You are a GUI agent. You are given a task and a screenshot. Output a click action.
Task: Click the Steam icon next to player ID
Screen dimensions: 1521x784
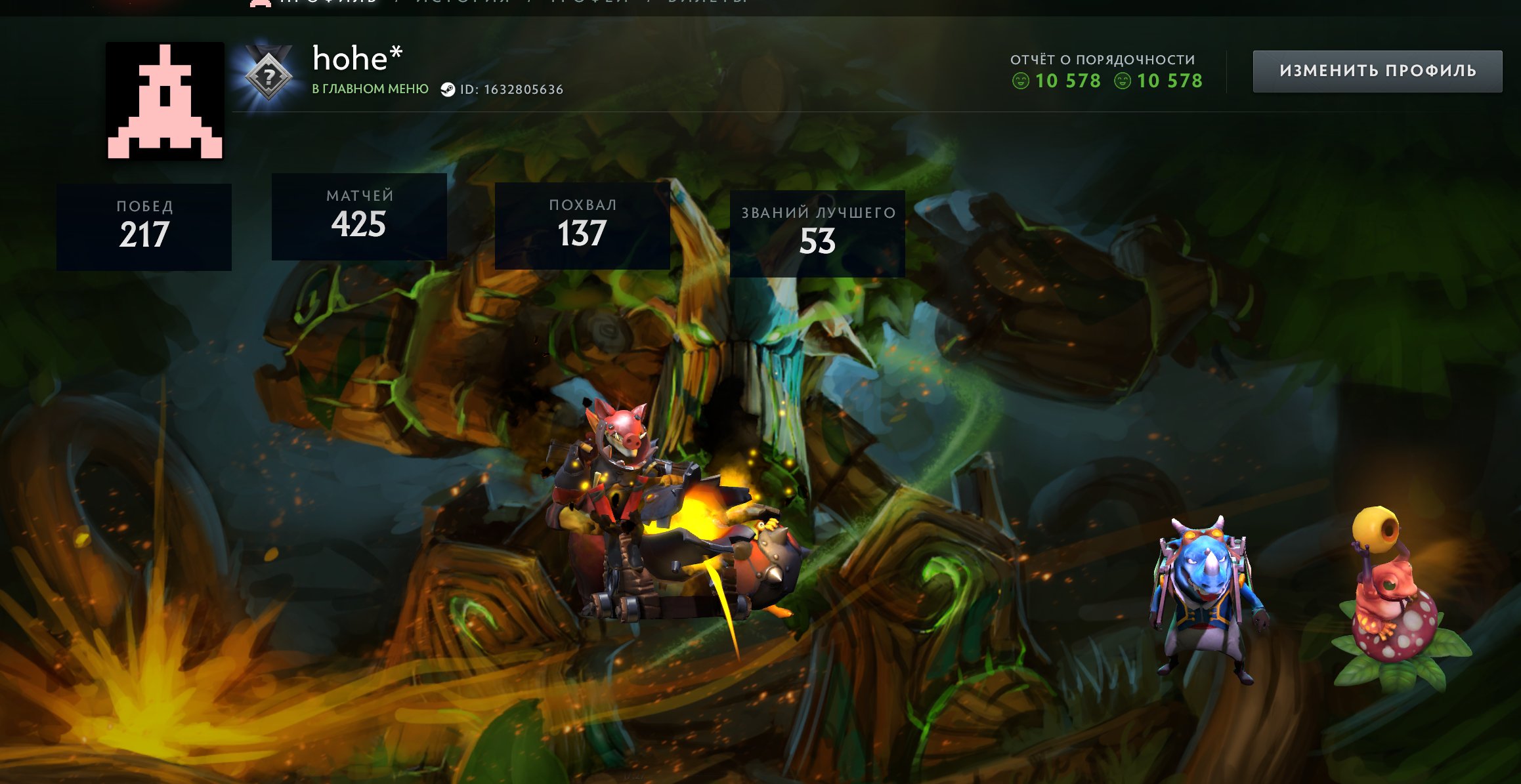coord(449,91)
